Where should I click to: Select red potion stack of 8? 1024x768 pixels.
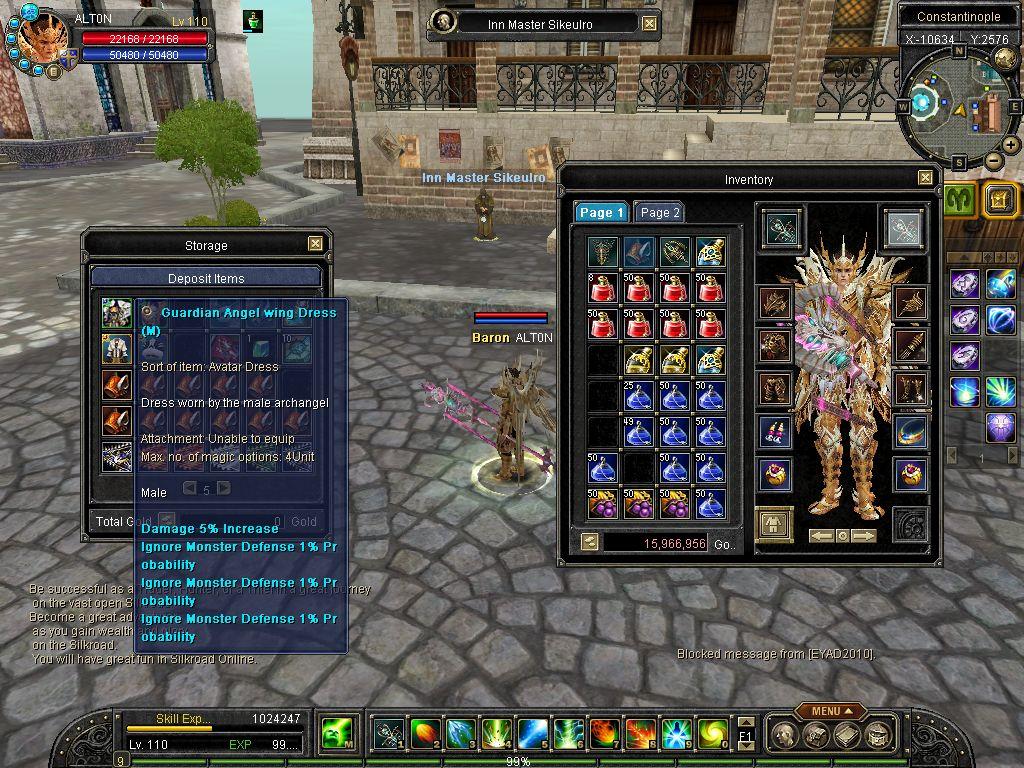tap(604, 288)
